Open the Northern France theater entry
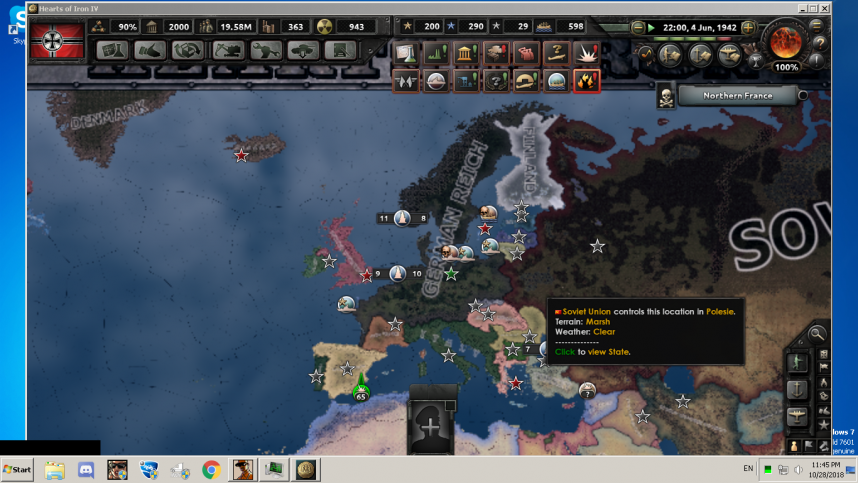The height and width of the screenshot is (483, 858). (x=737, y=95)
